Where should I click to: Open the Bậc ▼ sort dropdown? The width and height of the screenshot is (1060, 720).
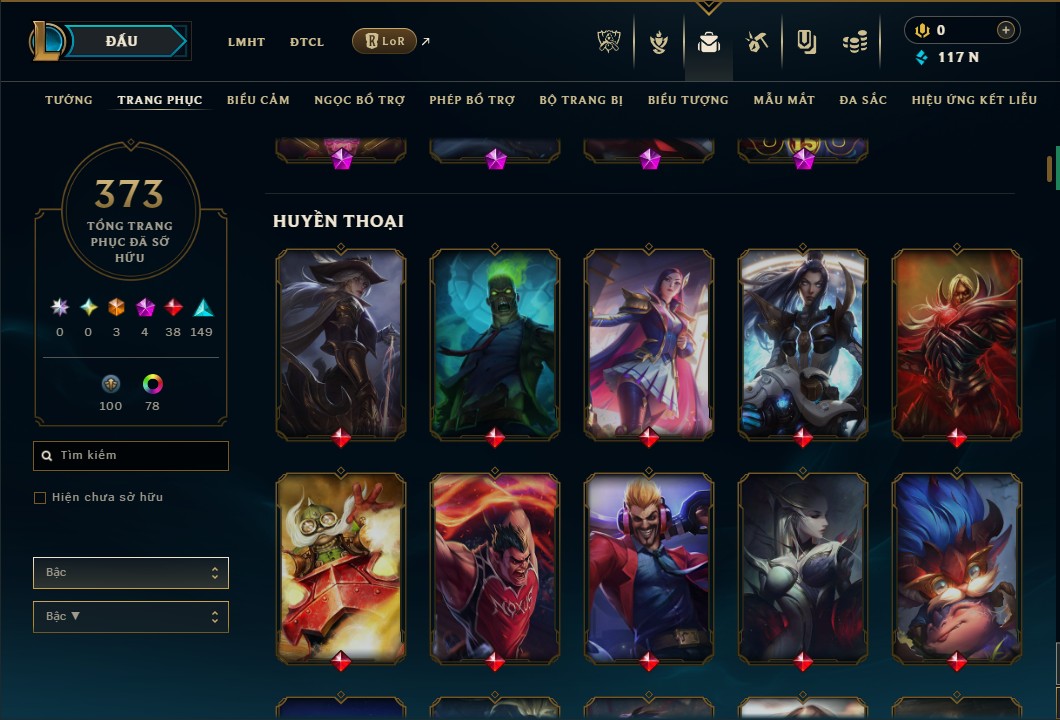pos(131,617)
